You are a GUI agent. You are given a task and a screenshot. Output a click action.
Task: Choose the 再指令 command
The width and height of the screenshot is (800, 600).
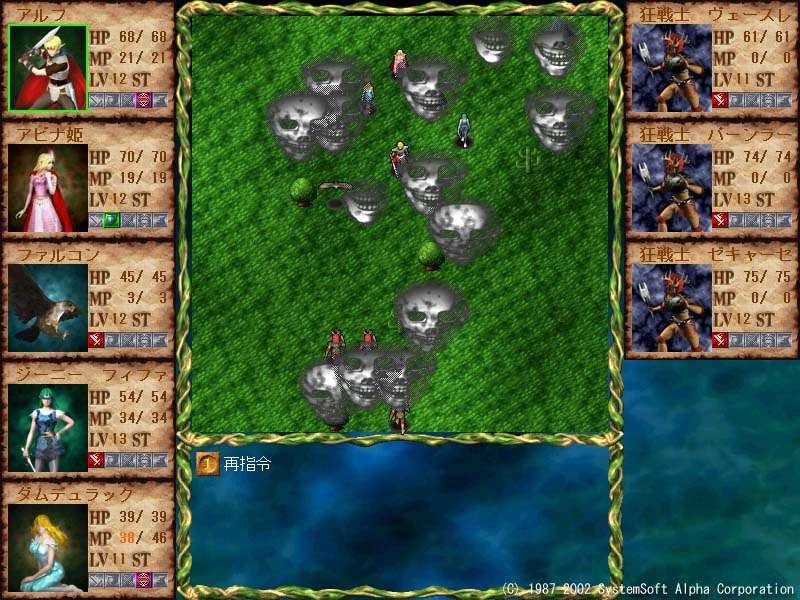[236, 464]
